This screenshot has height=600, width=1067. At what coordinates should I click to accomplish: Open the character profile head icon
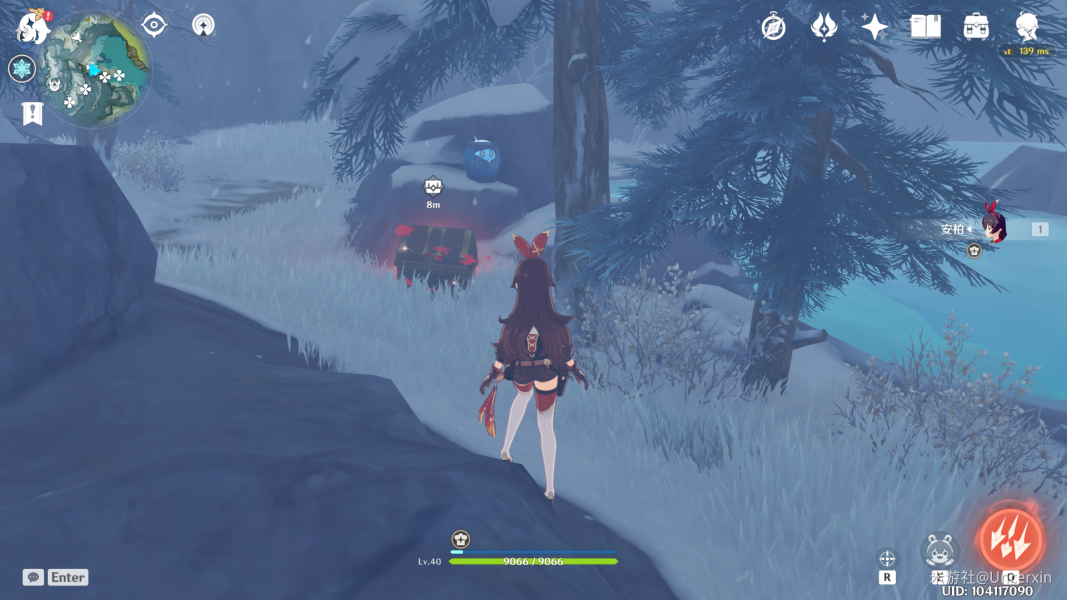1027,25
